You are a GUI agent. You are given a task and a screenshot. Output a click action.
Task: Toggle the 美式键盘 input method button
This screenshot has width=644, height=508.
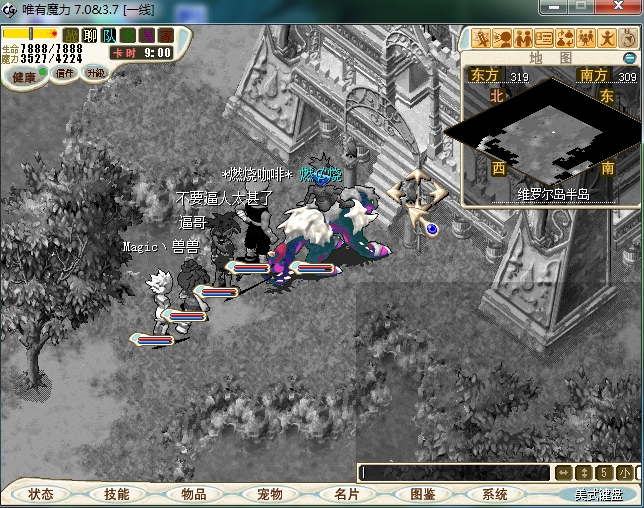597,494
